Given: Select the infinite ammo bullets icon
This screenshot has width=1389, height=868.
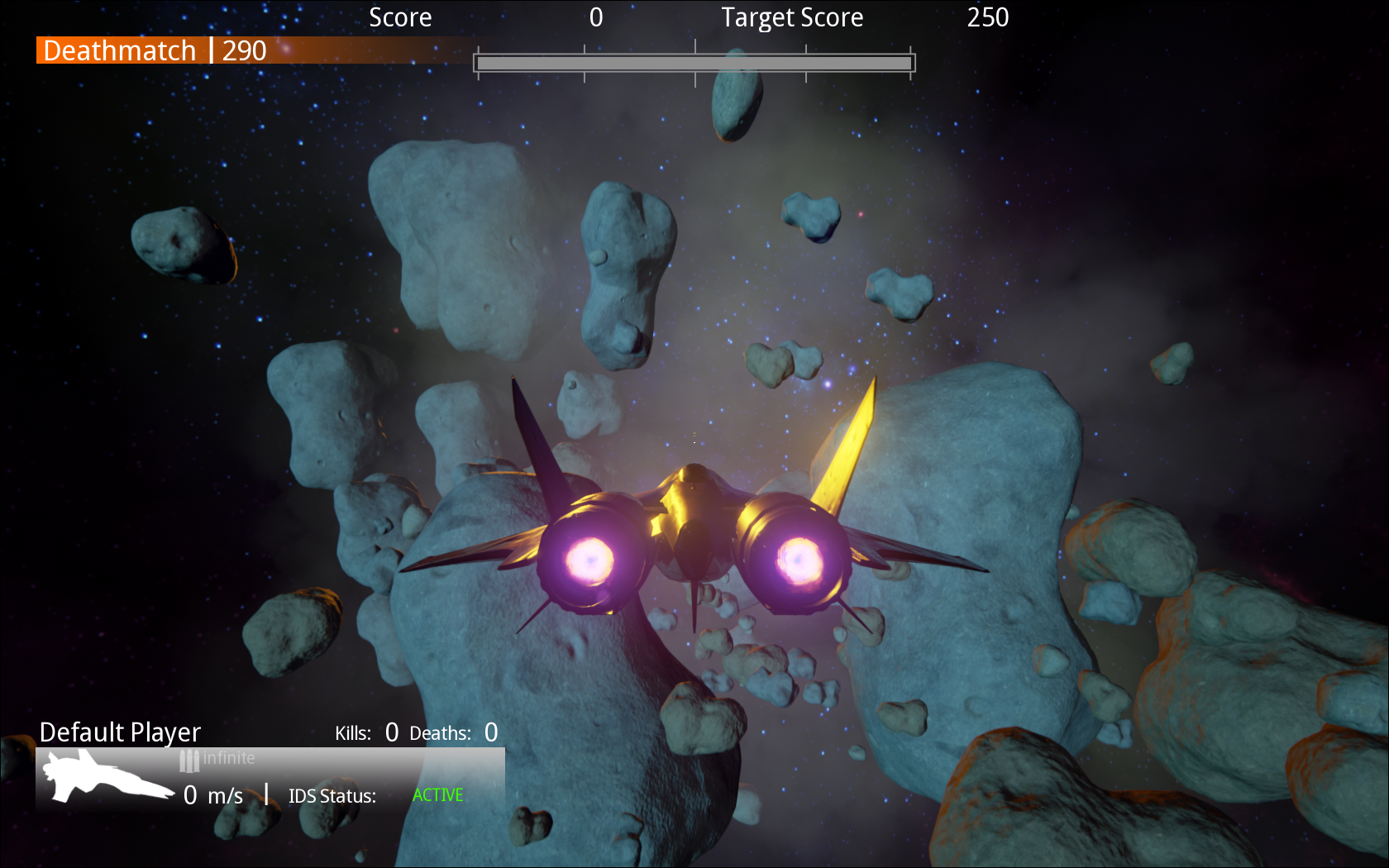Looking at the screenshot, I should [189, 760].
